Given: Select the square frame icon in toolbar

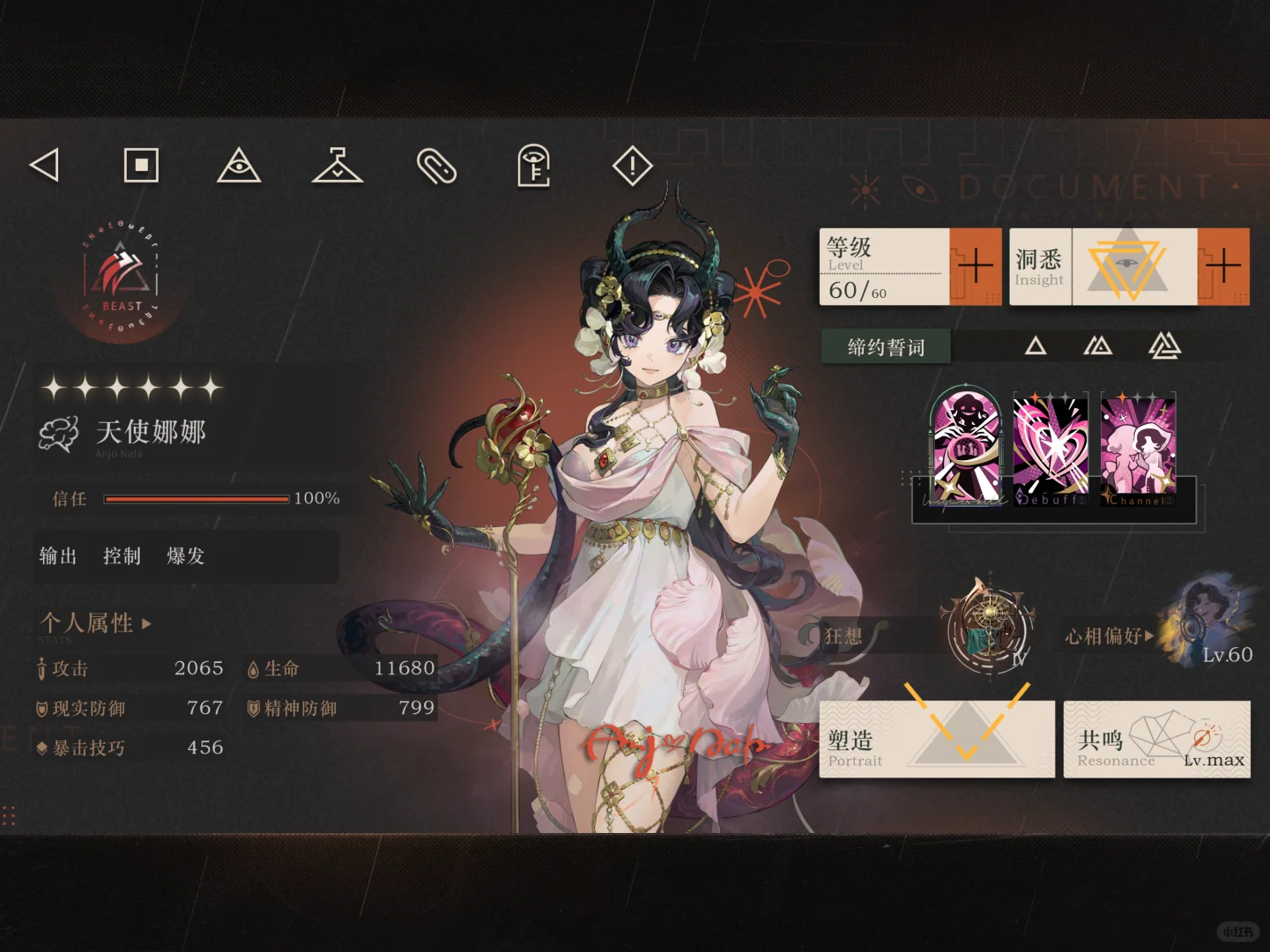Looking at the screenshot, I should (140, 165).
